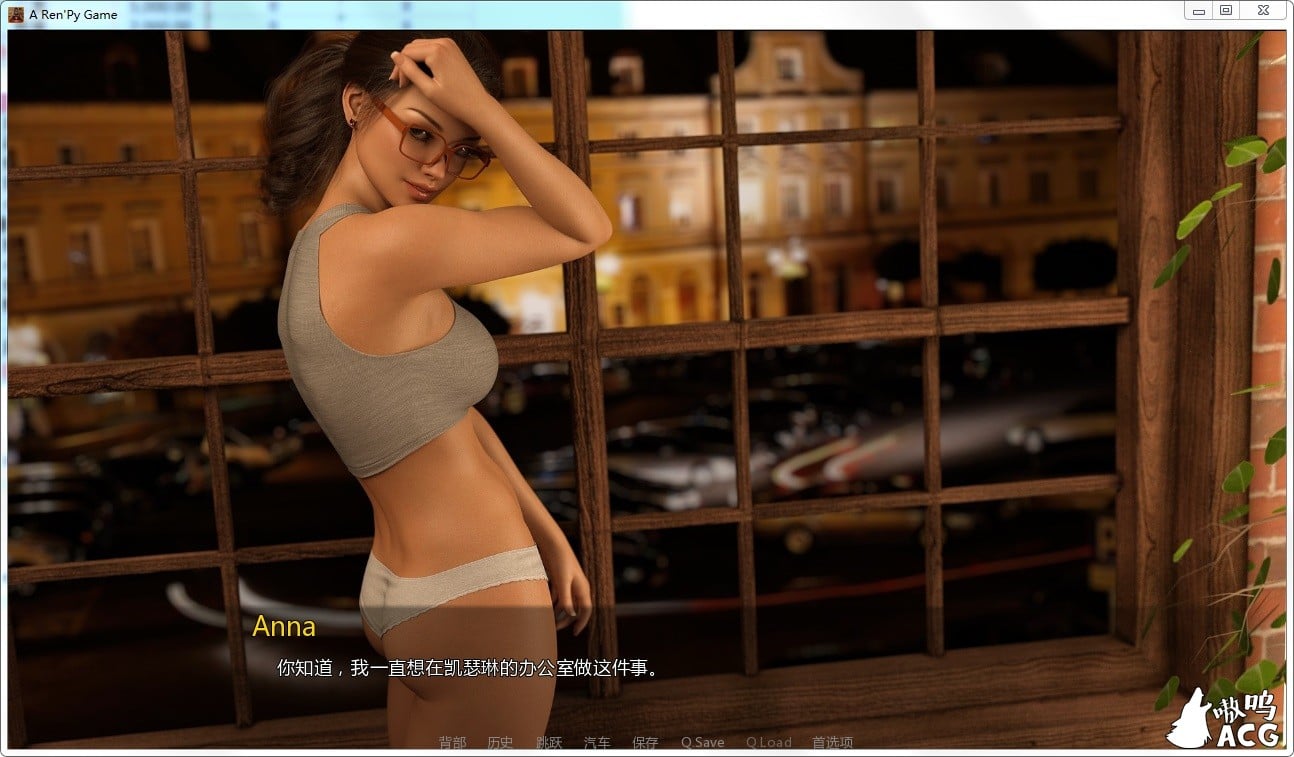Open the 首选项 (Preferences) screen

pyautogui.click(x=832, y=743)
